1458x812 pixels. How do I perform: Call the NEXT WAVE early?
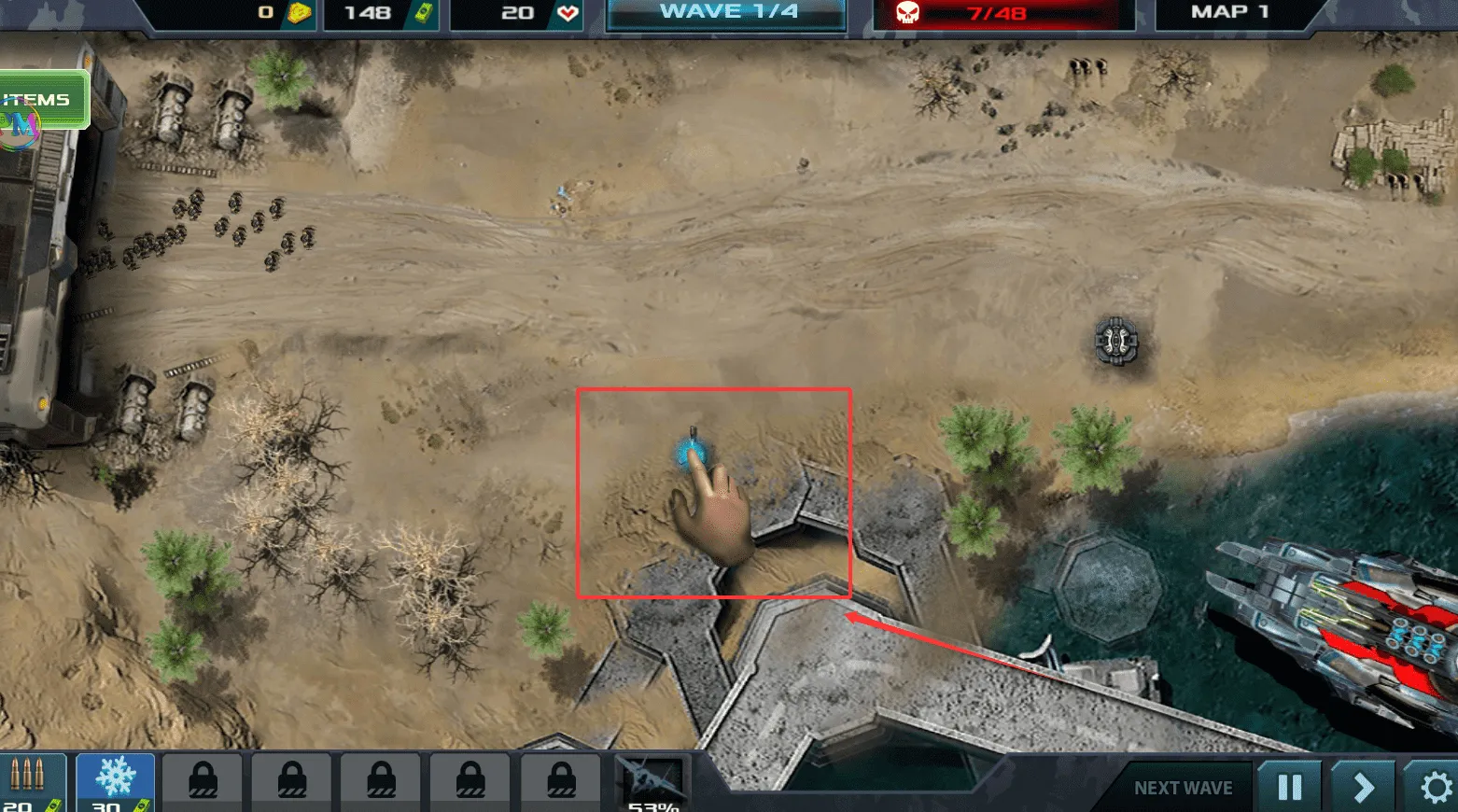coord(1183,788)
